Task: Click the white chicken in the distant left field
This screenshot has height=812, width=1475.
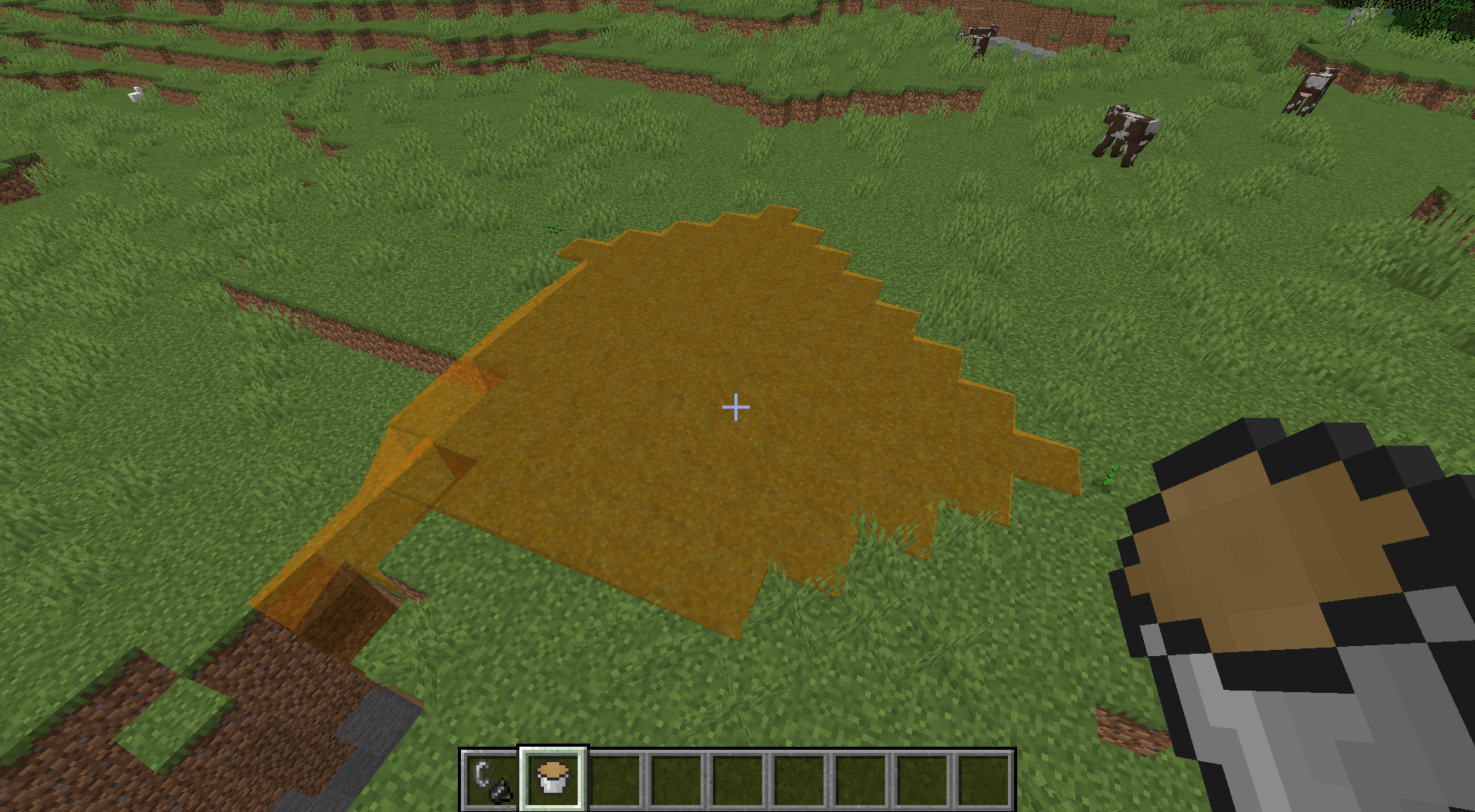Action: pyautogui.click(x=135, y=94)
